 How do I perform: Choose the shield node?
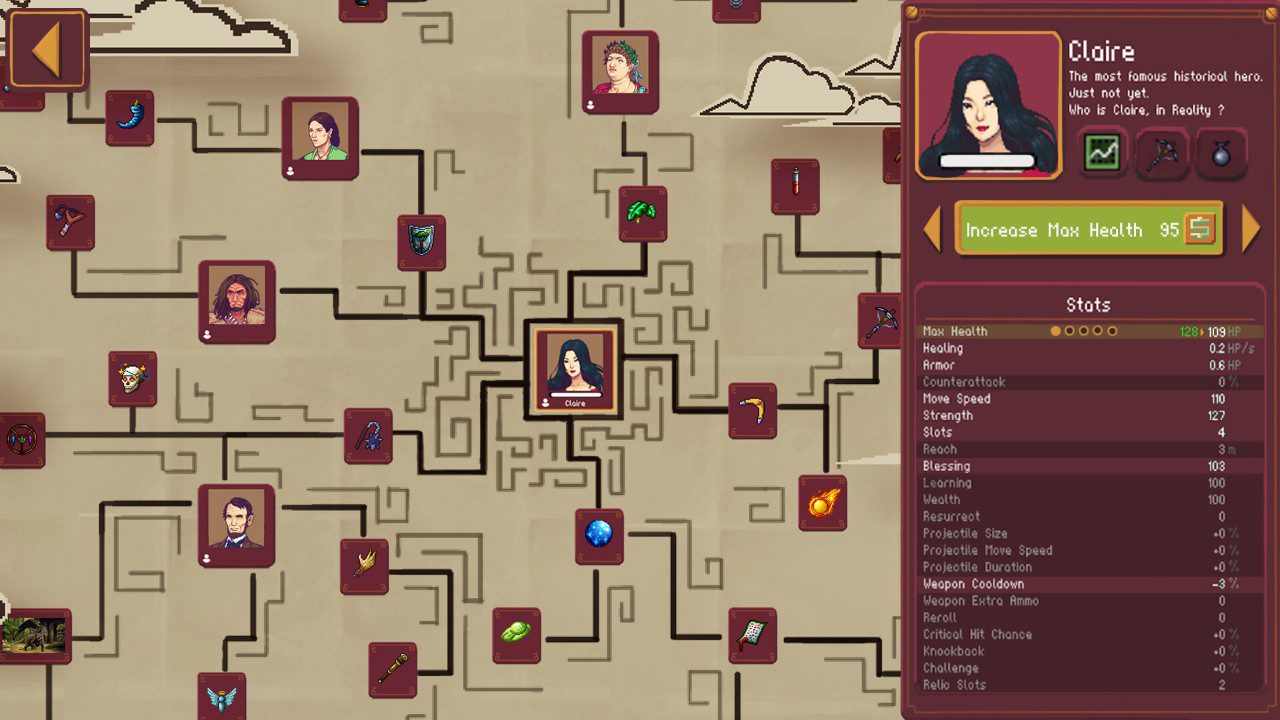421,241
